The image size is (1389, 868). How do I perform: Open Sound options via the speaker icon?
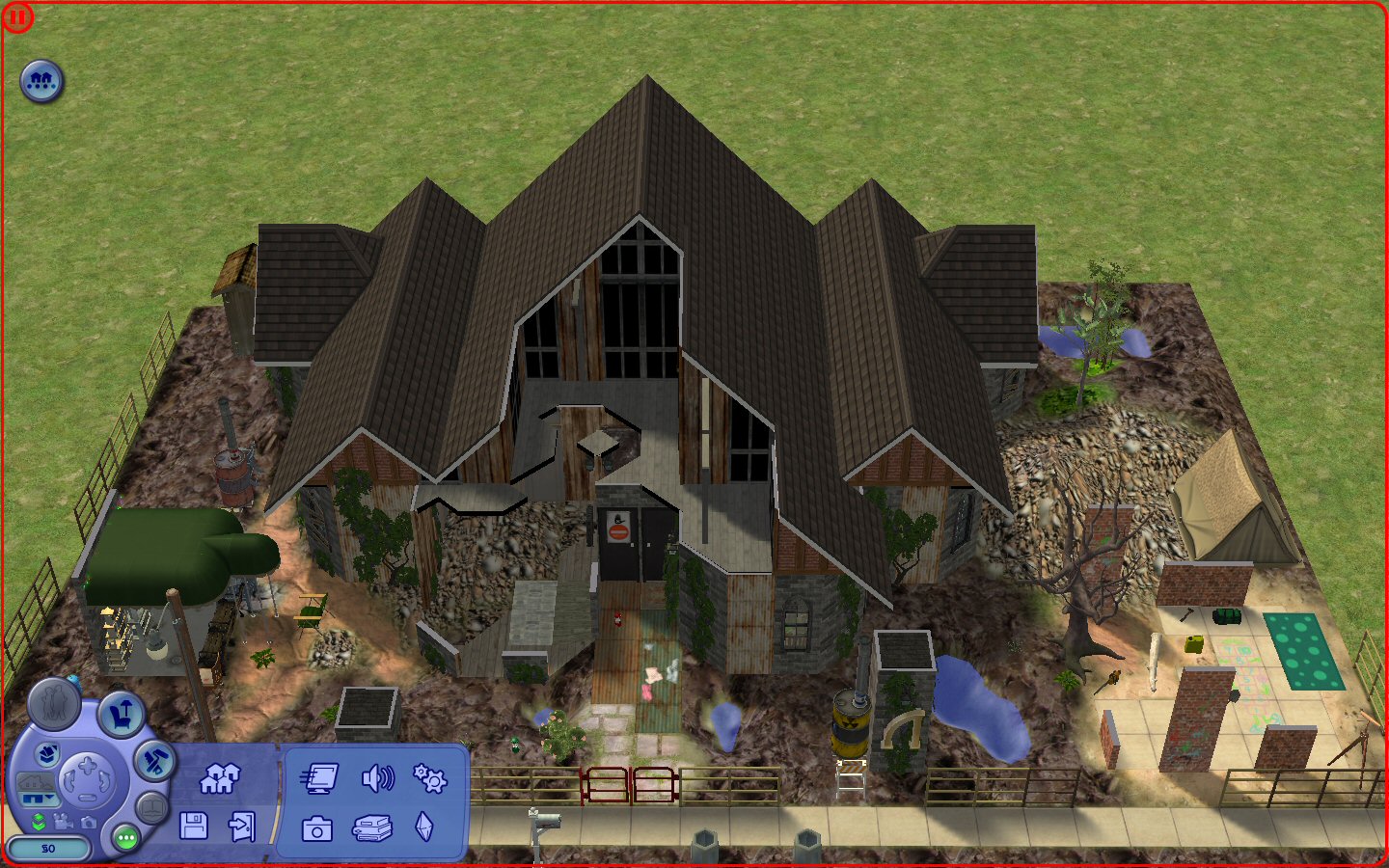coord(378,779)
